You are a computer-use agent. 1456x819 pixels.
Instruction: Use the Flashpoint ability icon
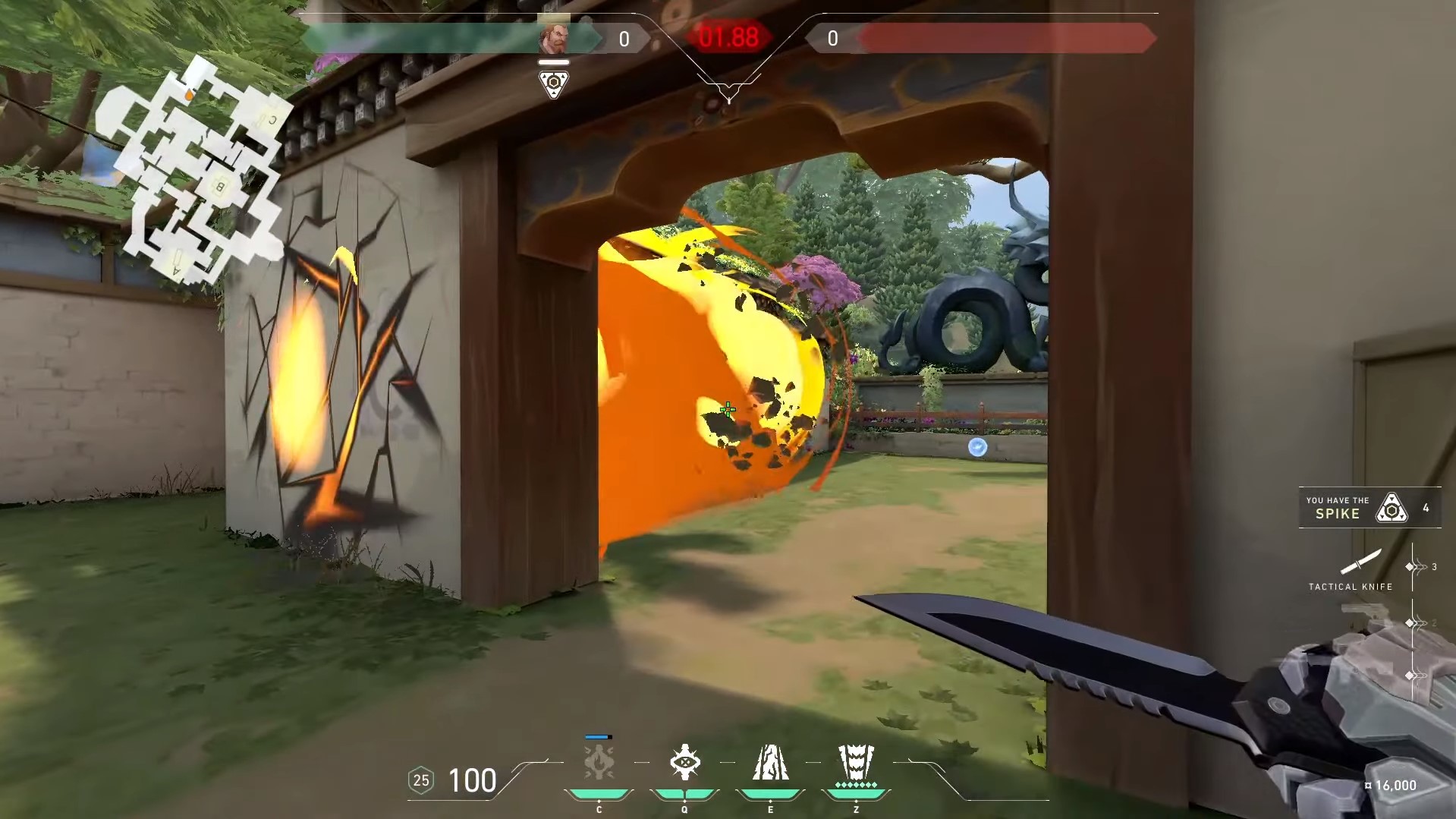[x=684, y=762]
